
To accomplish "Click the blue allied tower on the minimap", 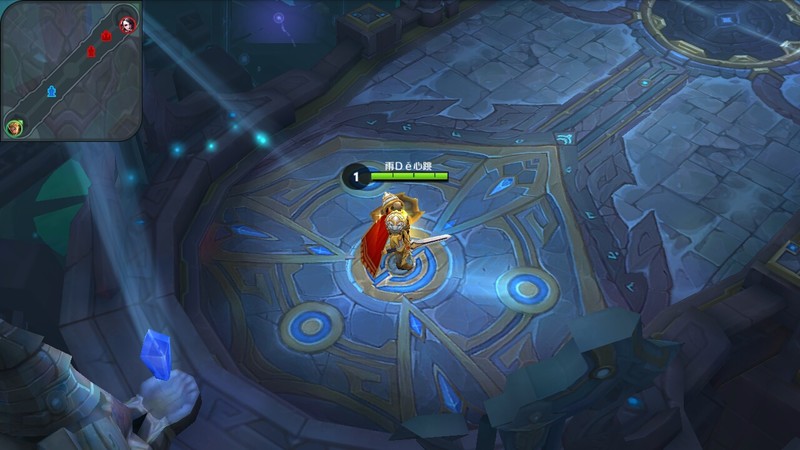I will (52, 92).
